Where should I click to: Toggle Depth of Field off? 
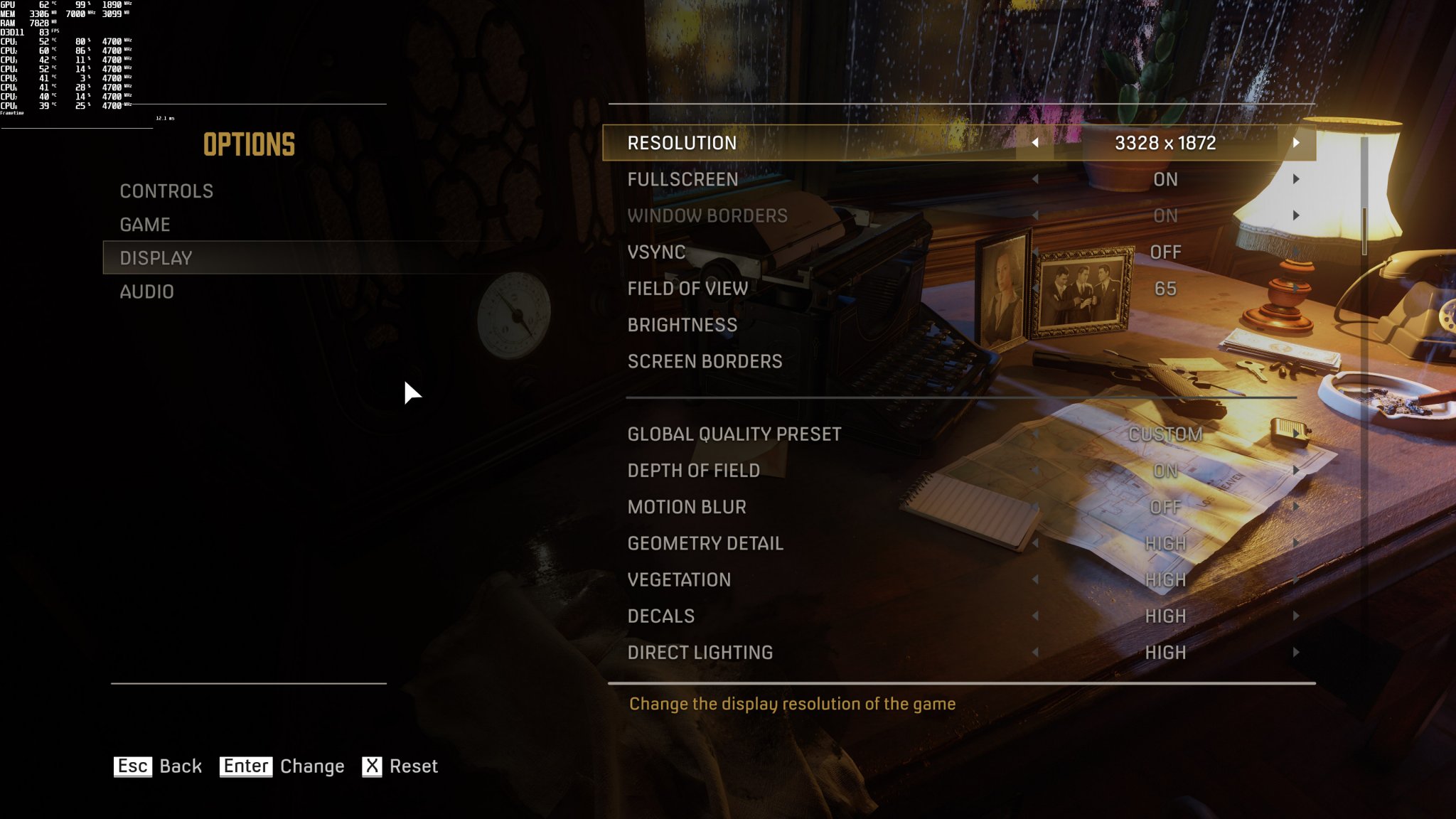pyautogui.click(x=1297, y=471)
